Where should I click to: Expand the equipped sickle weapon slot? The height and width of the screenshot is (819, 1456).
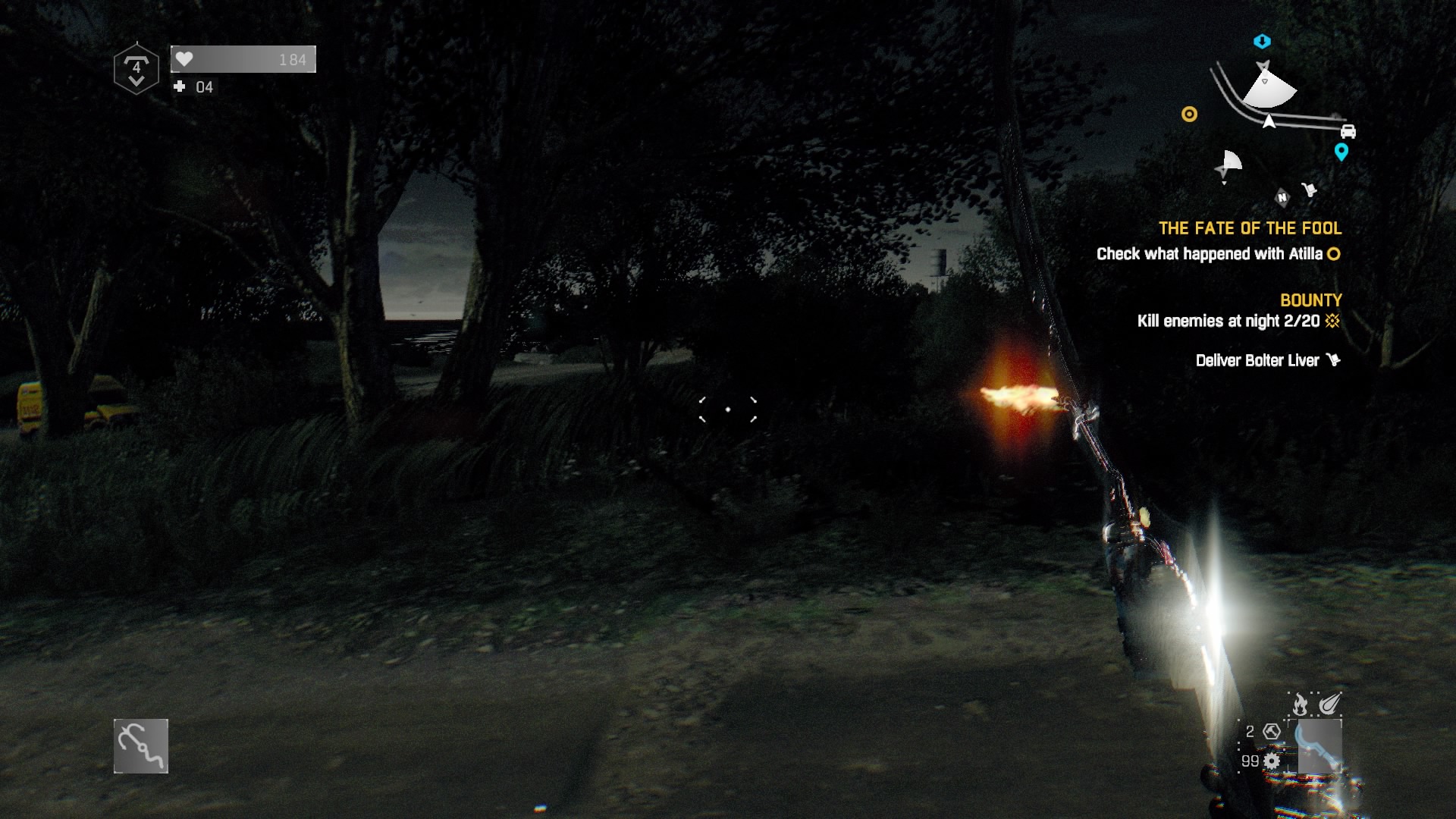pos(1319,746)
